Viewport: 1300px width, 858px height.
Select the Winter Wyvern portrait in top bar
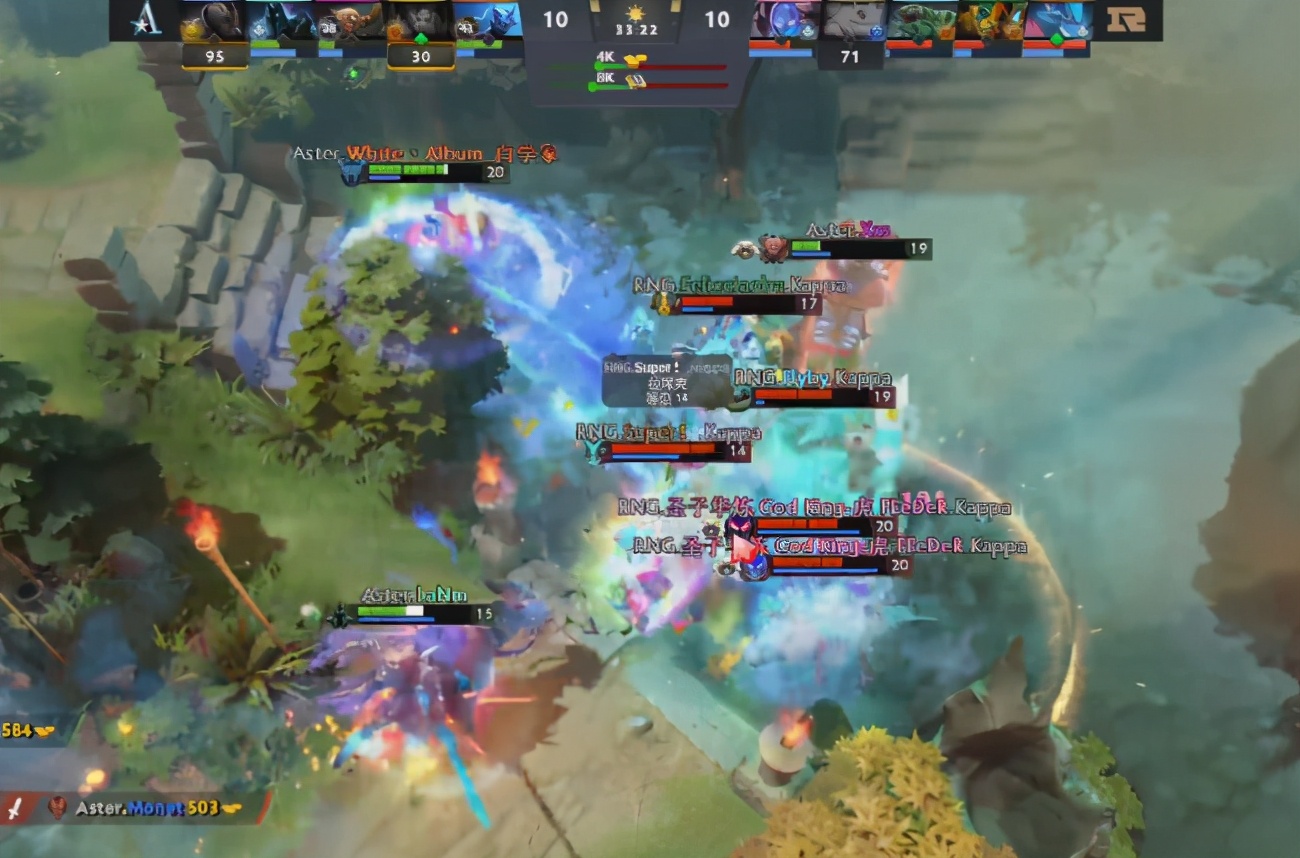point(490,25)
